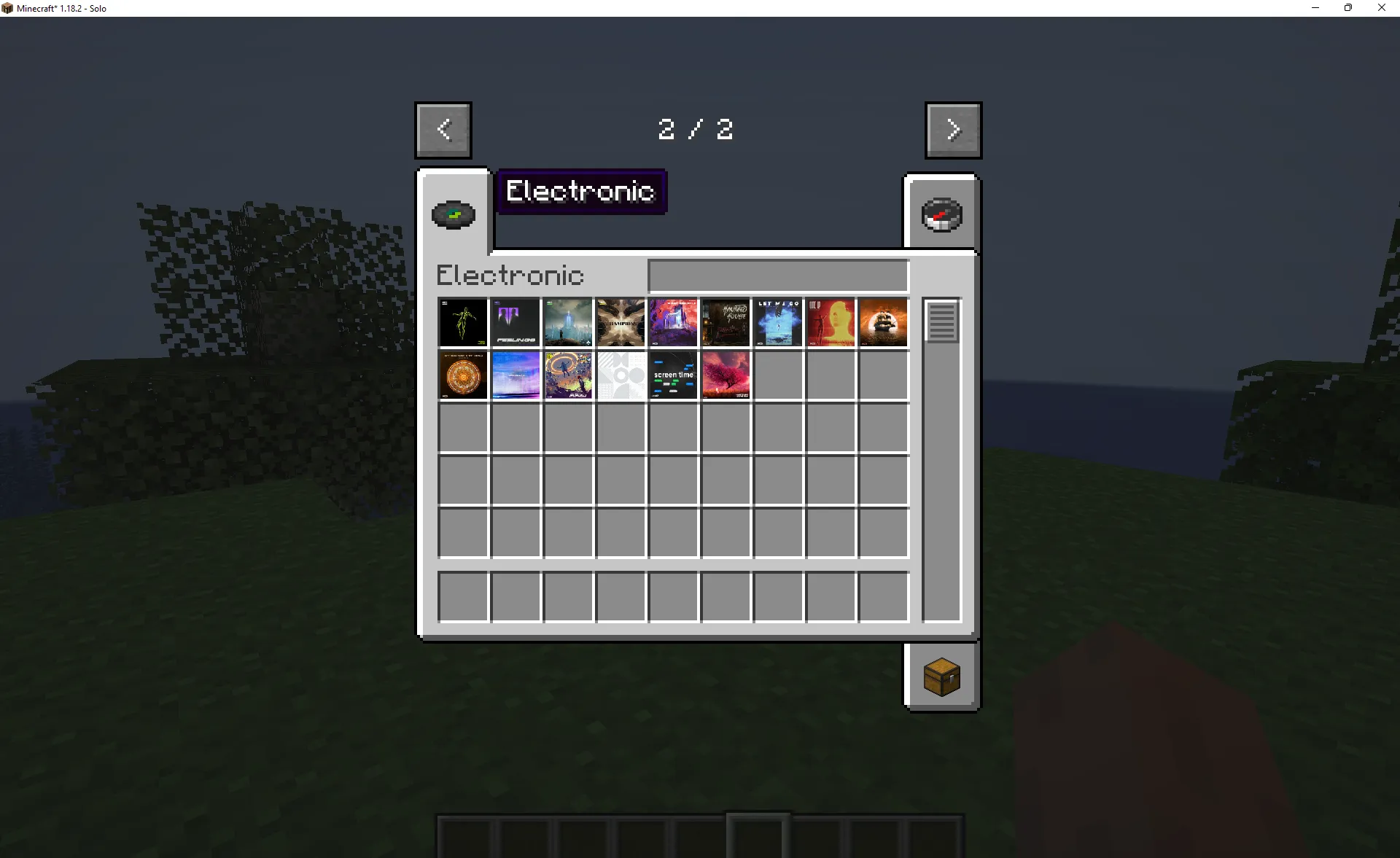Select the Champions album cover
The width and height of the screenshot is (1400, 858).
[x=621, y=322]
